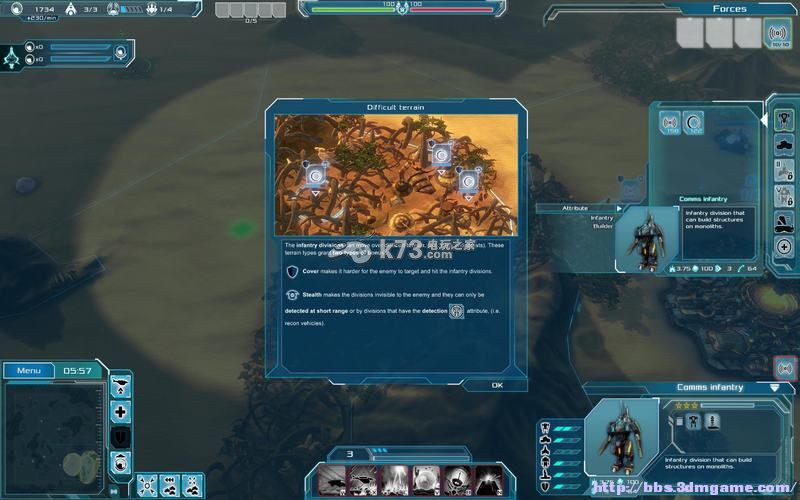Screen dimensions: 800x500
Task: Collapse the Comms infantry panel dropdown arrow
Action: [x=774, y=387]
